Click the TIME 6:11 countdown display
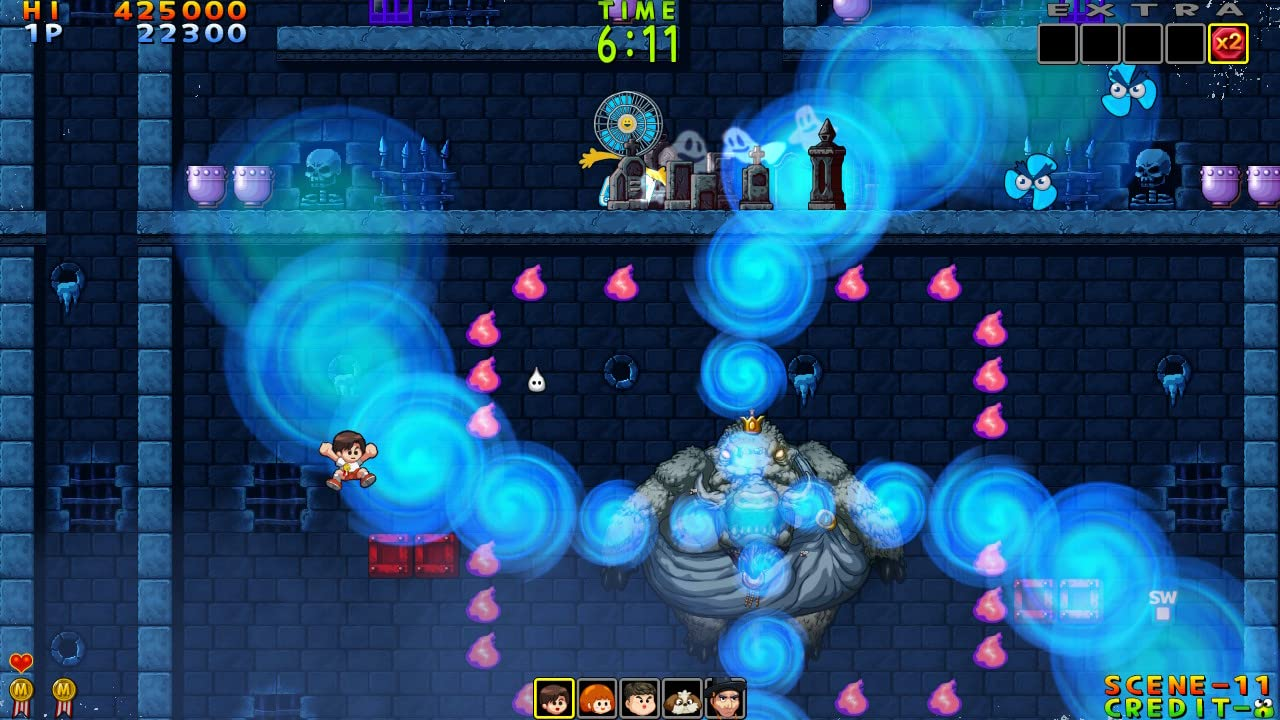Screen dimensions: 1280x720 pos(638,30)
